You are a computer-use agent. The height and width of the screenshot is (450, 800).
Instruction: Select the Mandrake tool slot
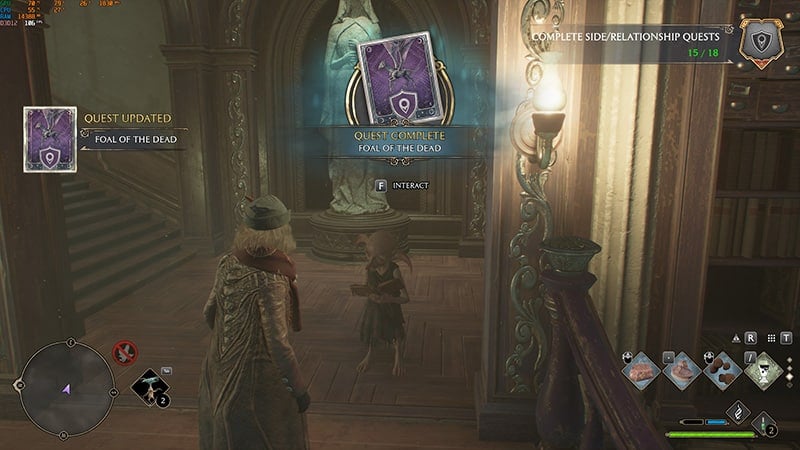click(x=150, y=388)
